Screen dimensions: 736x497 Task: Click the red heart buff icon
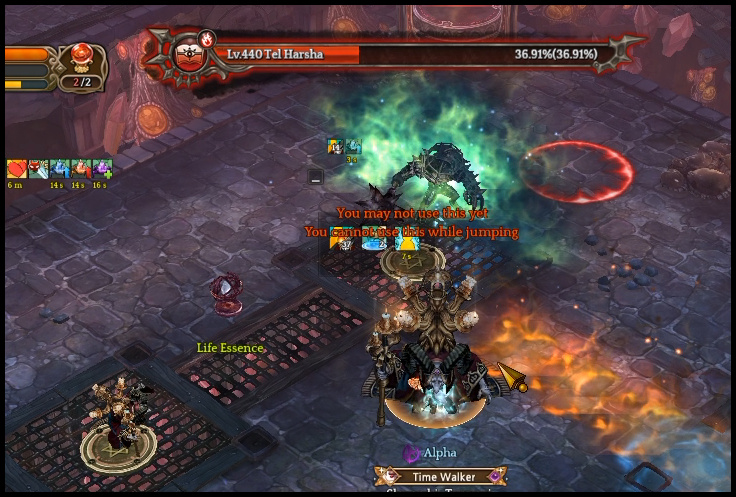pyautogui.click(x=16, y=169)
